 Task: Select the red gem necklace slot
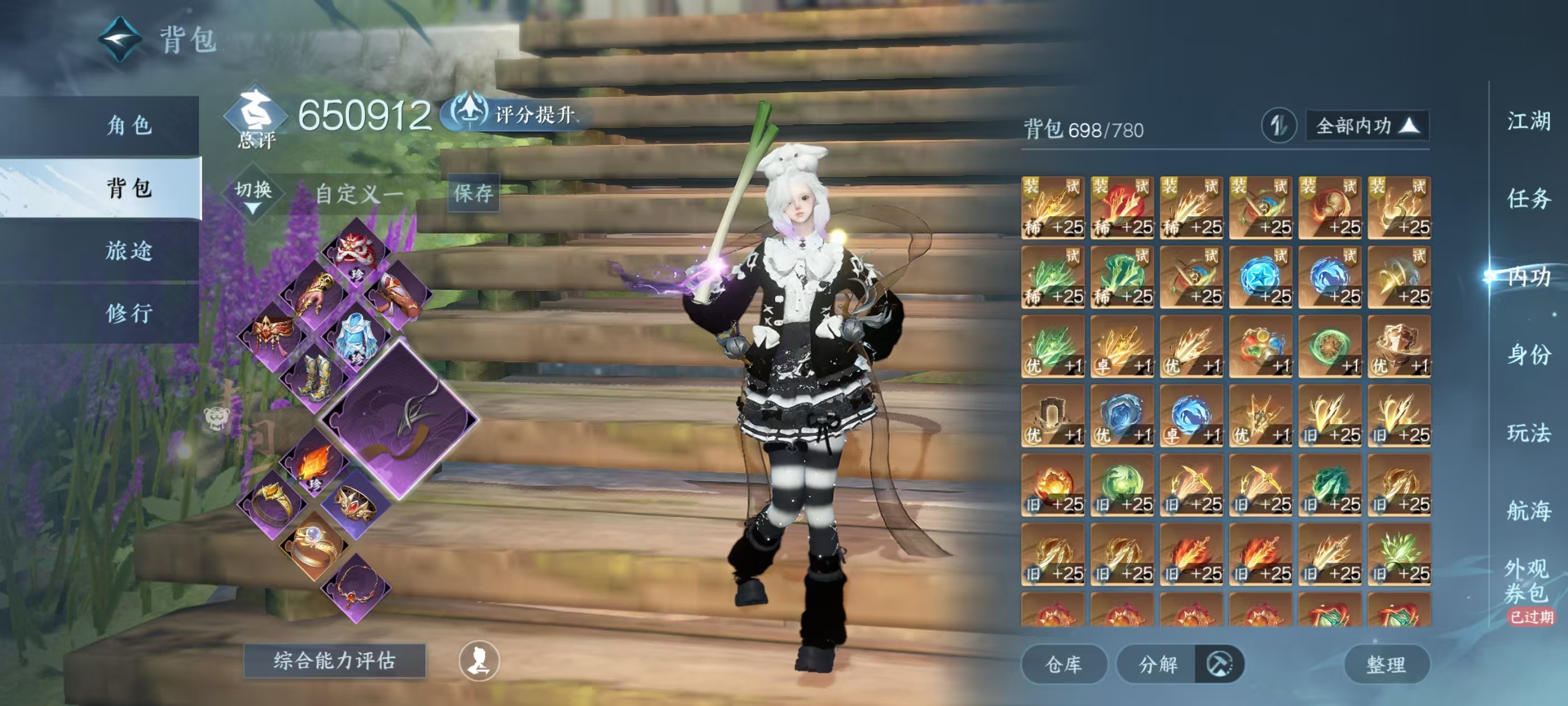pos(357,587)
